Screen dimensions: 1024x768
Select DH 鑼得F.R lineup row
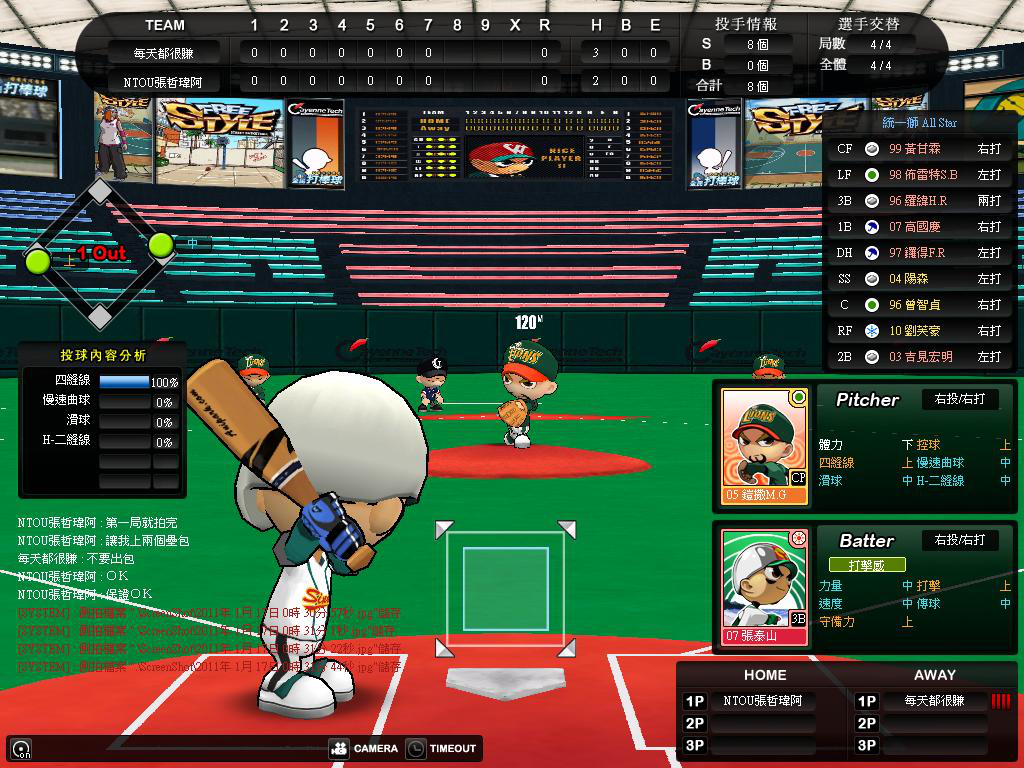coord(918,252)
